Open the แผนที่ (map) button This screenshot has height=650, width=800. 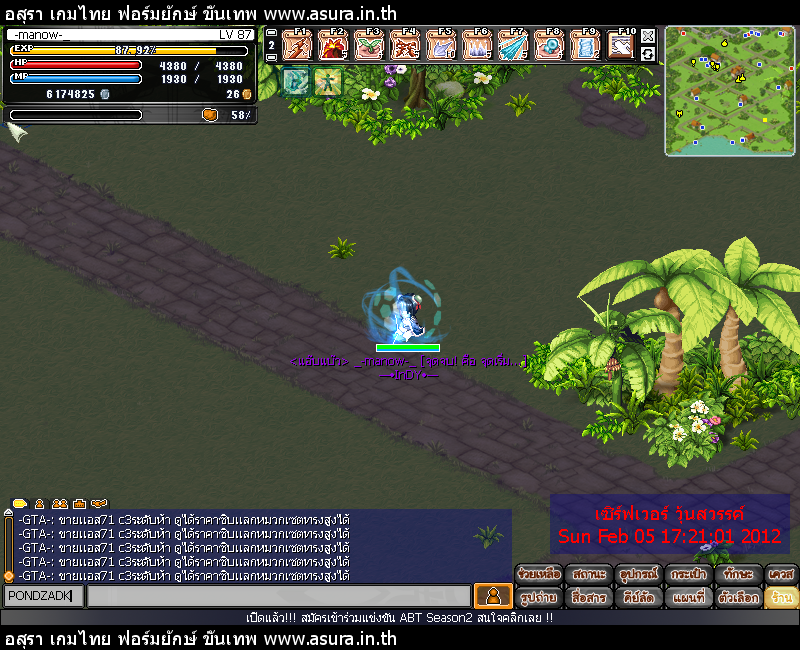688,598
